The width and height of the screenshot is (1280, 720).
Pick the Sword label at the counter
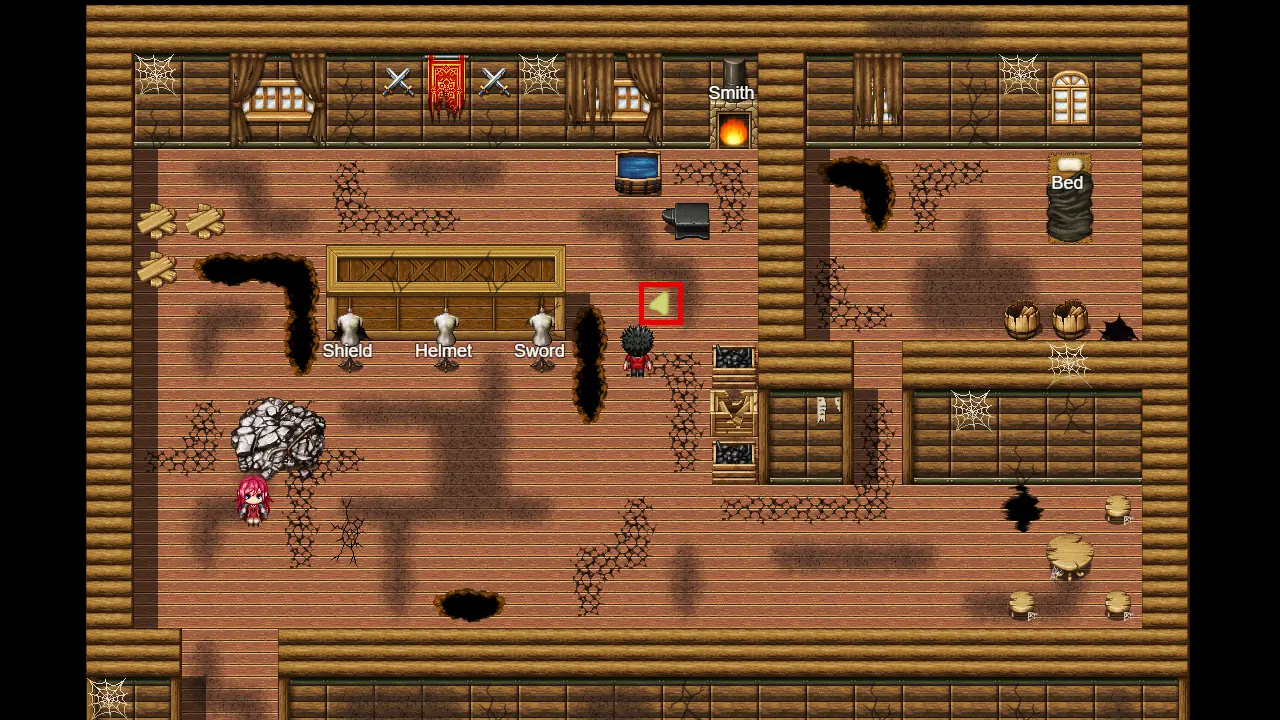click(539, 351)
